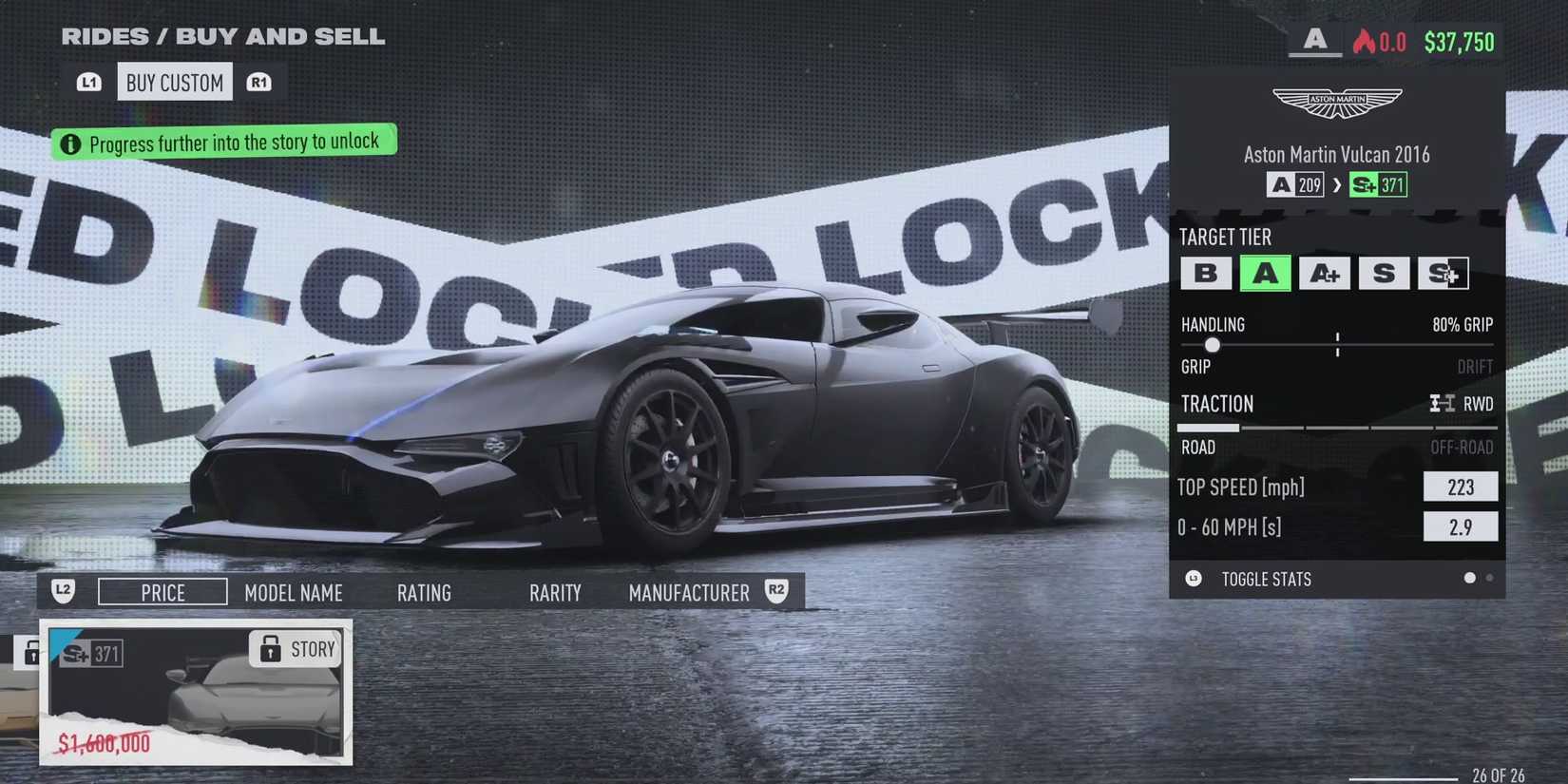Click the heat level flame icon
Image resolution: width=1568 pixels, height=784 pixels.
coord(1366,42)
